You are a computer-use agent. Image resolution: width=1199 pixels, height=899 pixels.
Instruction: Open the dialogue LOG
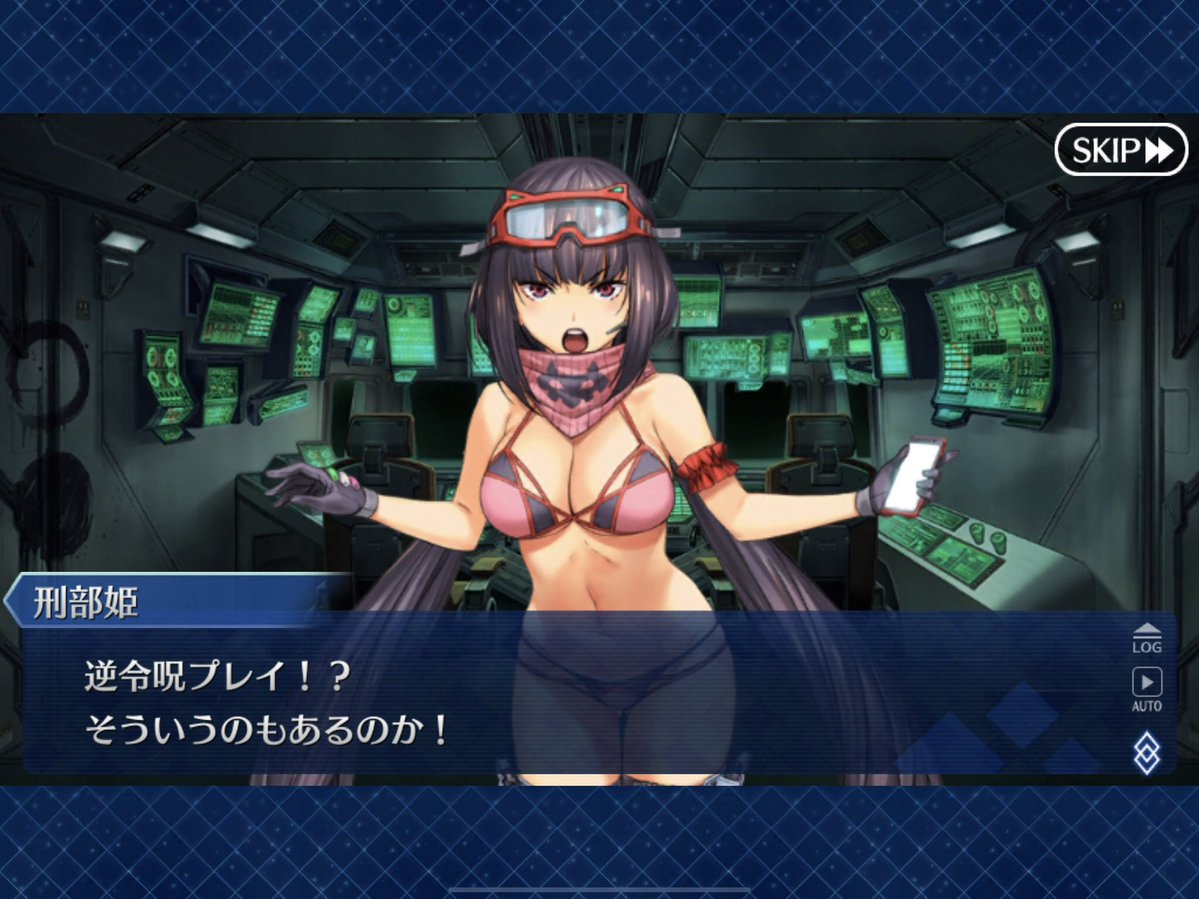click(1147, 637)
